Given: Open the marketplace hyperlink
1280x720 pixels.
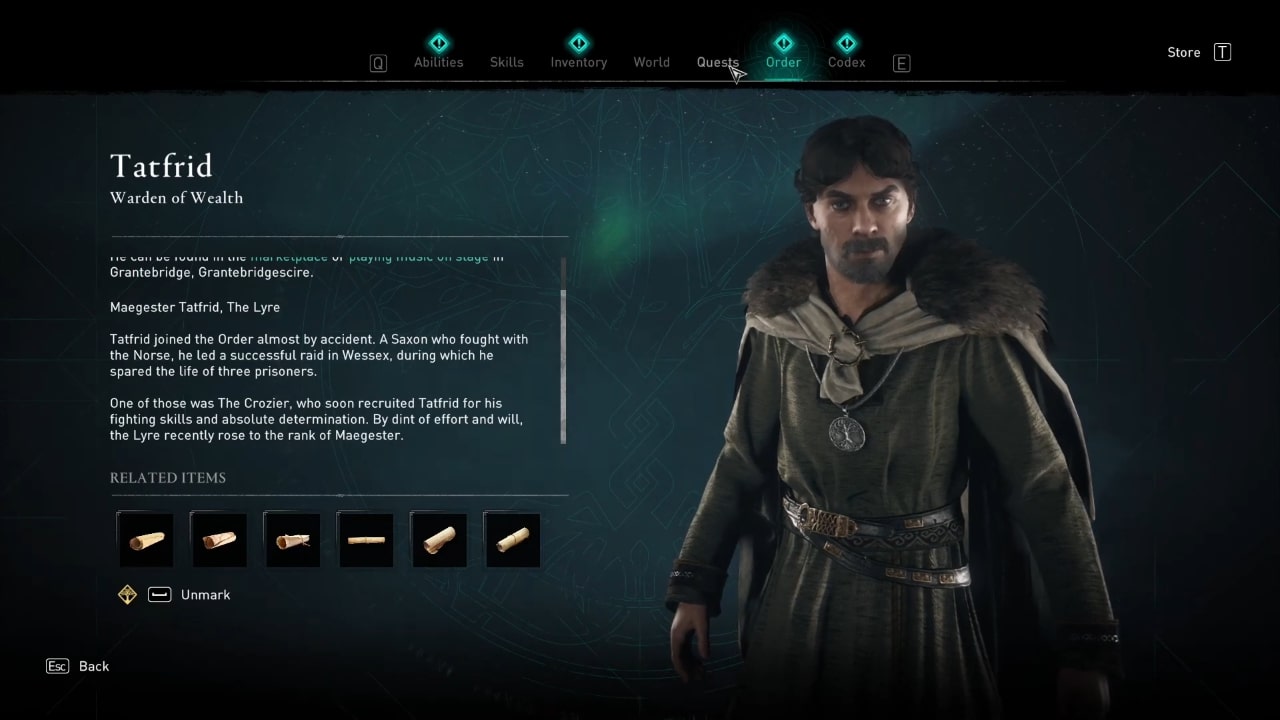Looking at the screenshot, I should (288, 257).
